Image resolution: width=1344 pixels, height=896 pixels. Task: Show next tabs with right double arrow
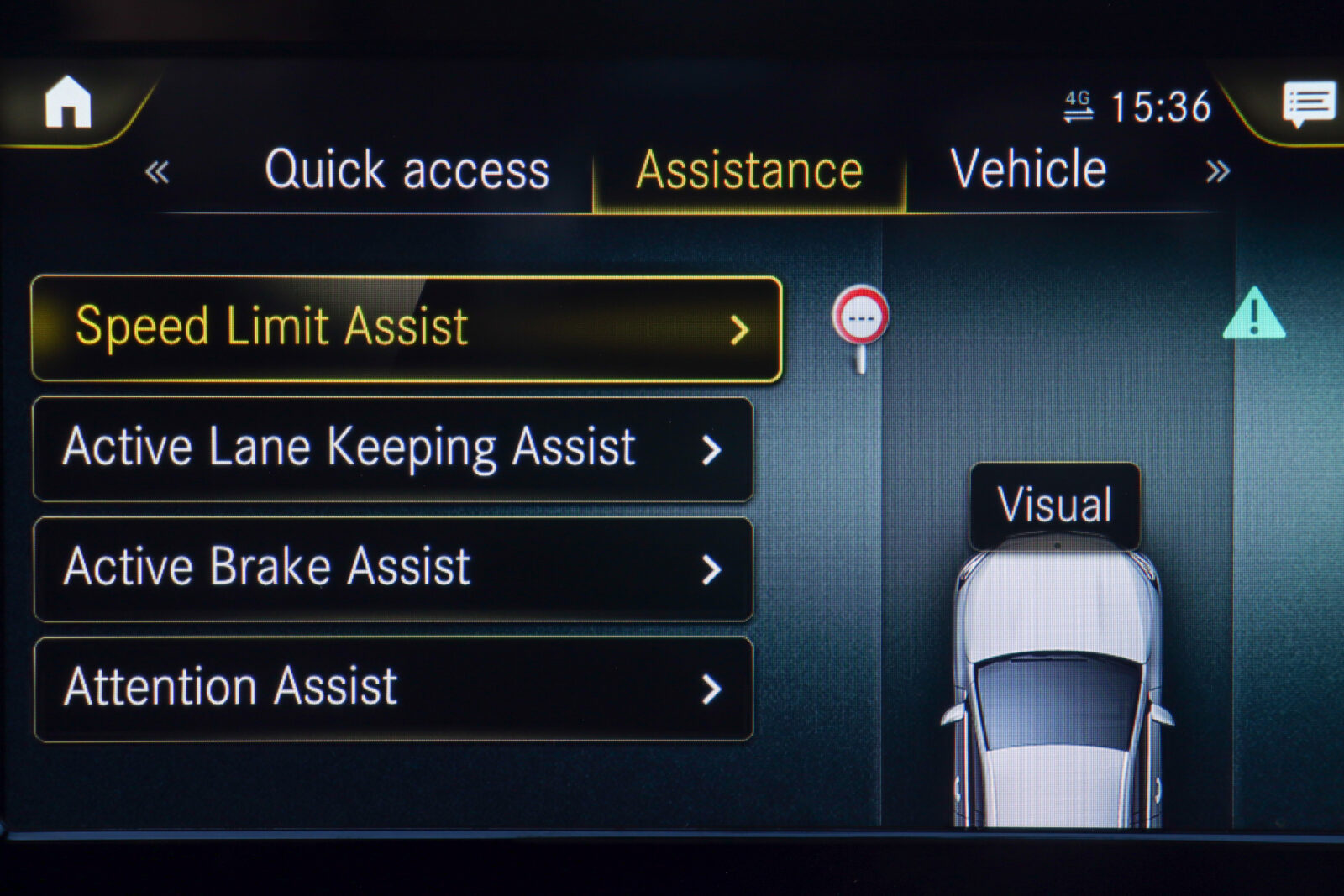(x=1217, y=172)
